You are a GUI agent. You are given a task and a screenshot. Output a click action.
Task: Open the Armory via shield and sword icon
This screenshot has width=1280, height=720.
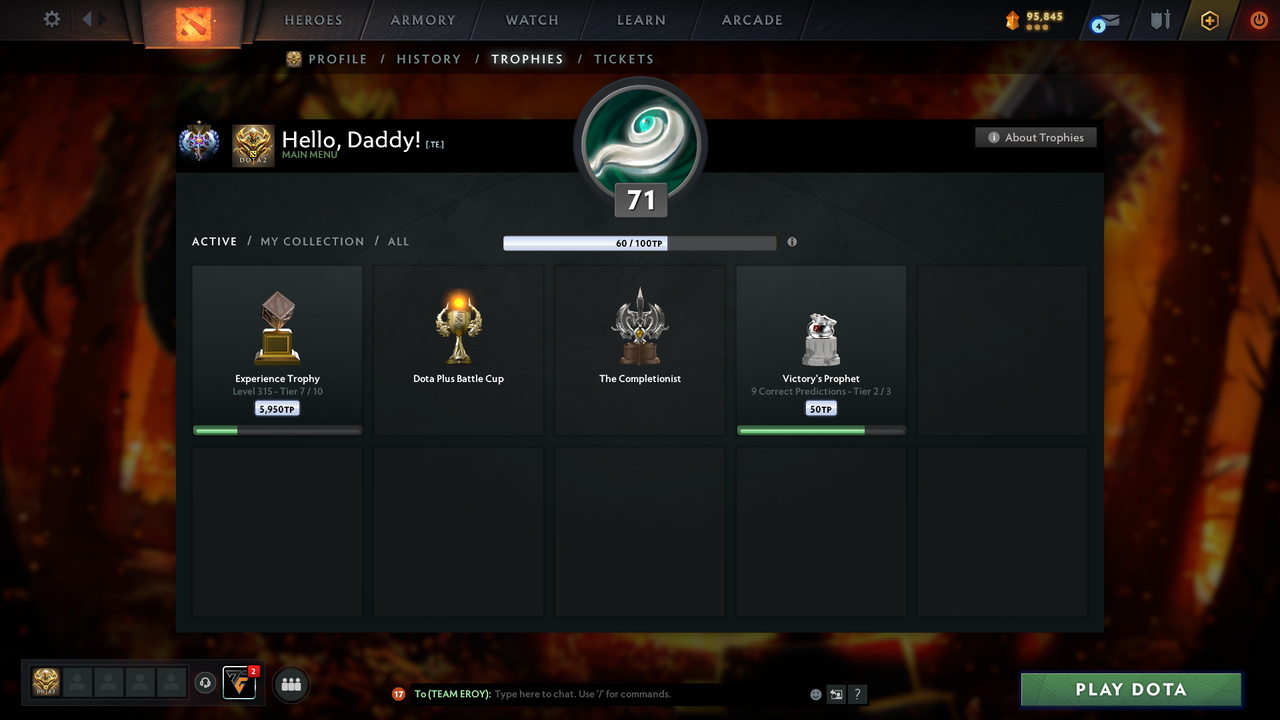pyautogui.click(x=1158, y=19)
